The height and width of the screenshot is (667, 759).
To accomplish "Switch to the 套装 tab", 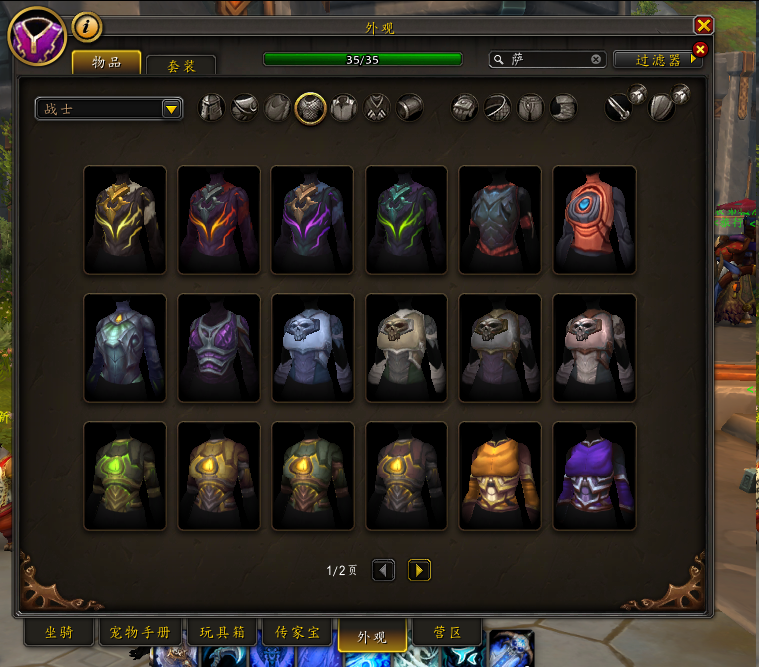I will coord(181,66).
